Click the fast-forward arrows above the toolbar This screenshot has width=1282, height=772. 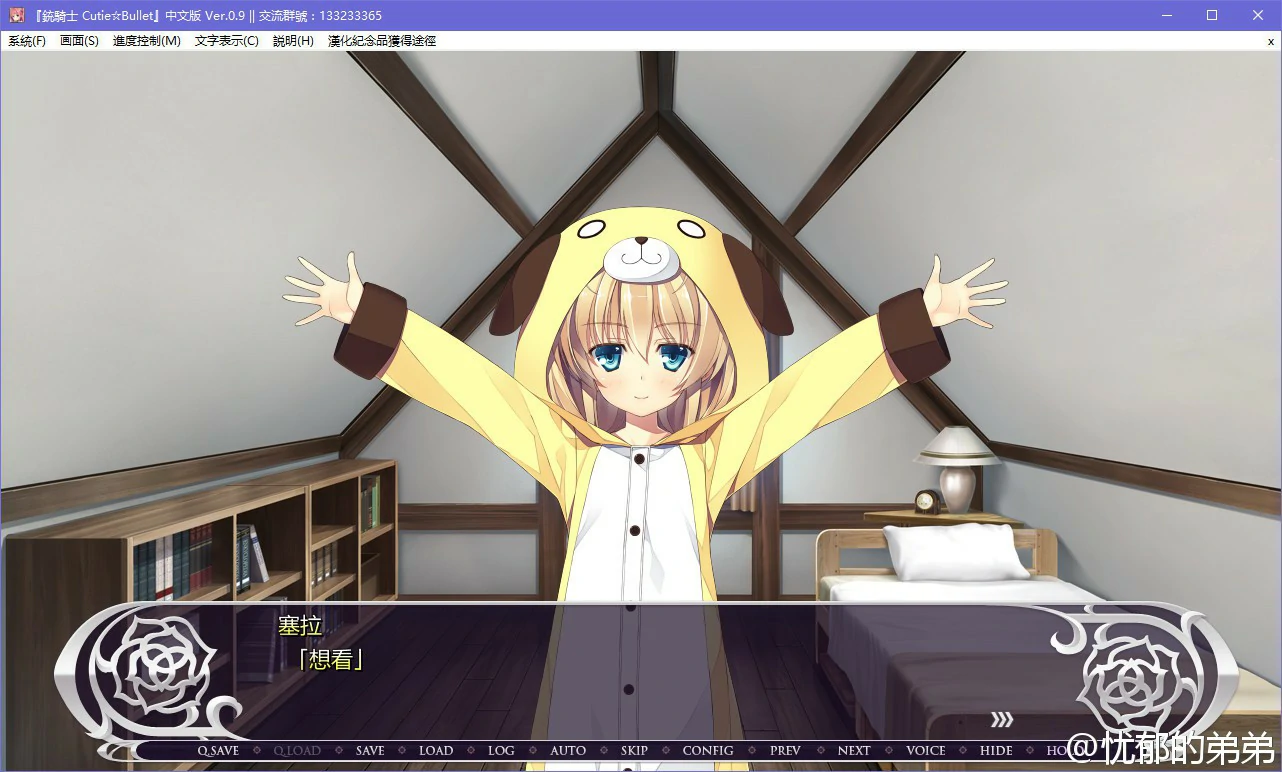[x=1001, y=719]
